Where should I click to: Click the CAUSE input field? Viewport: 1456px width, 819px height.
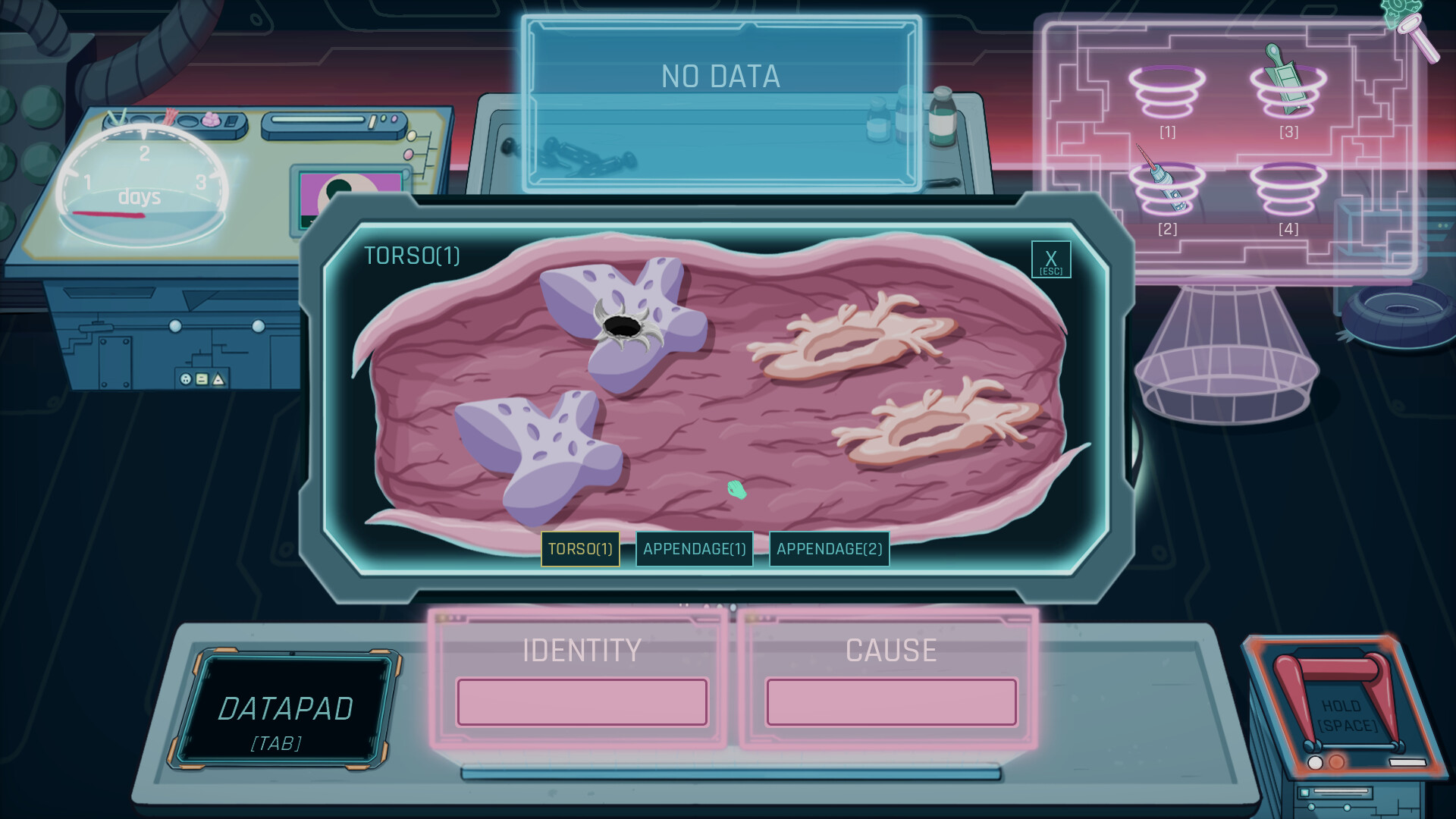coord(891,702)
